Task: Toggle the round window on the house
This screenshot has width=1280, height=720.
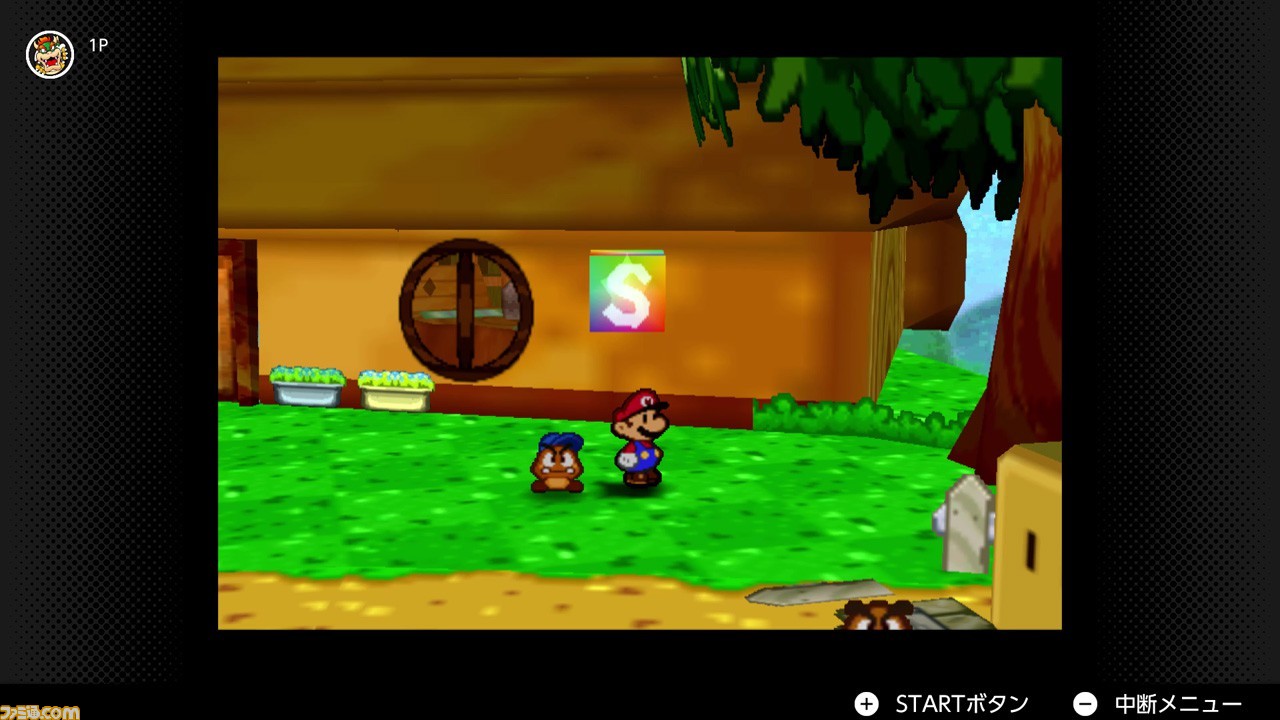Action: [x=464, y=308]
